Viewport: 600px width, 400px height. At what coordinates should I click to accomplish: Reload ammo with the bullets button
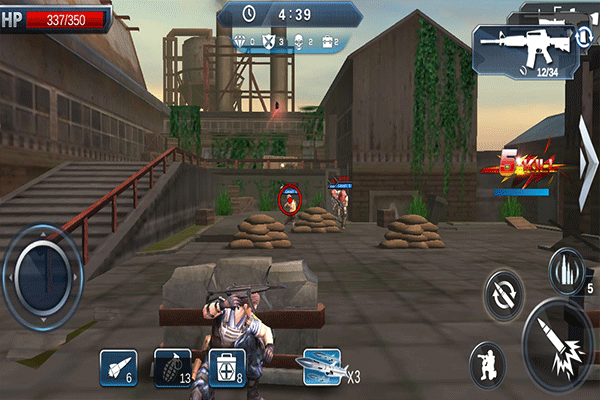pos(565,270)
